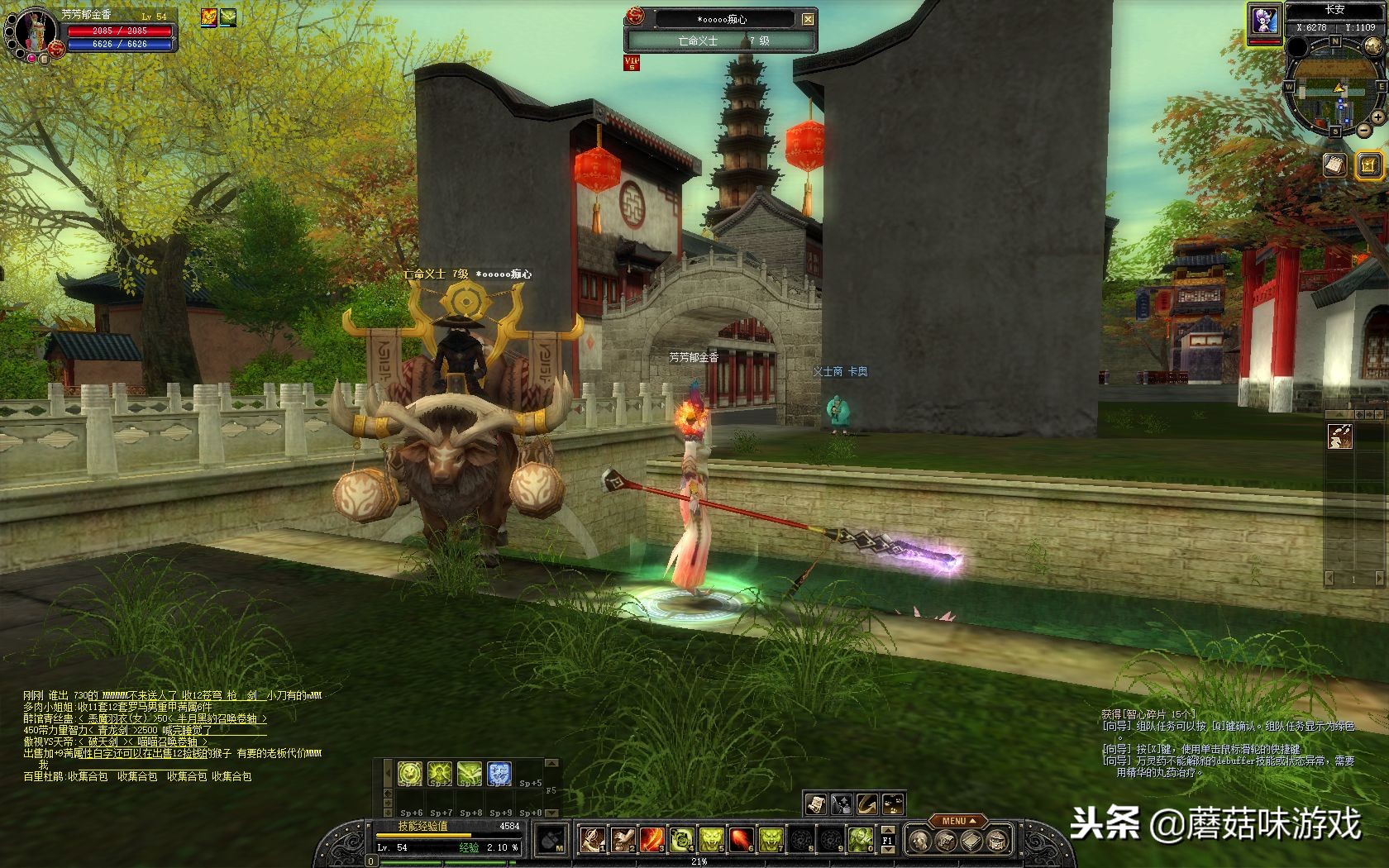Activate the red flame slash skill in slot 3
Image resolution: width=1389 pixels, height=868 pixels.
(652, 840)
